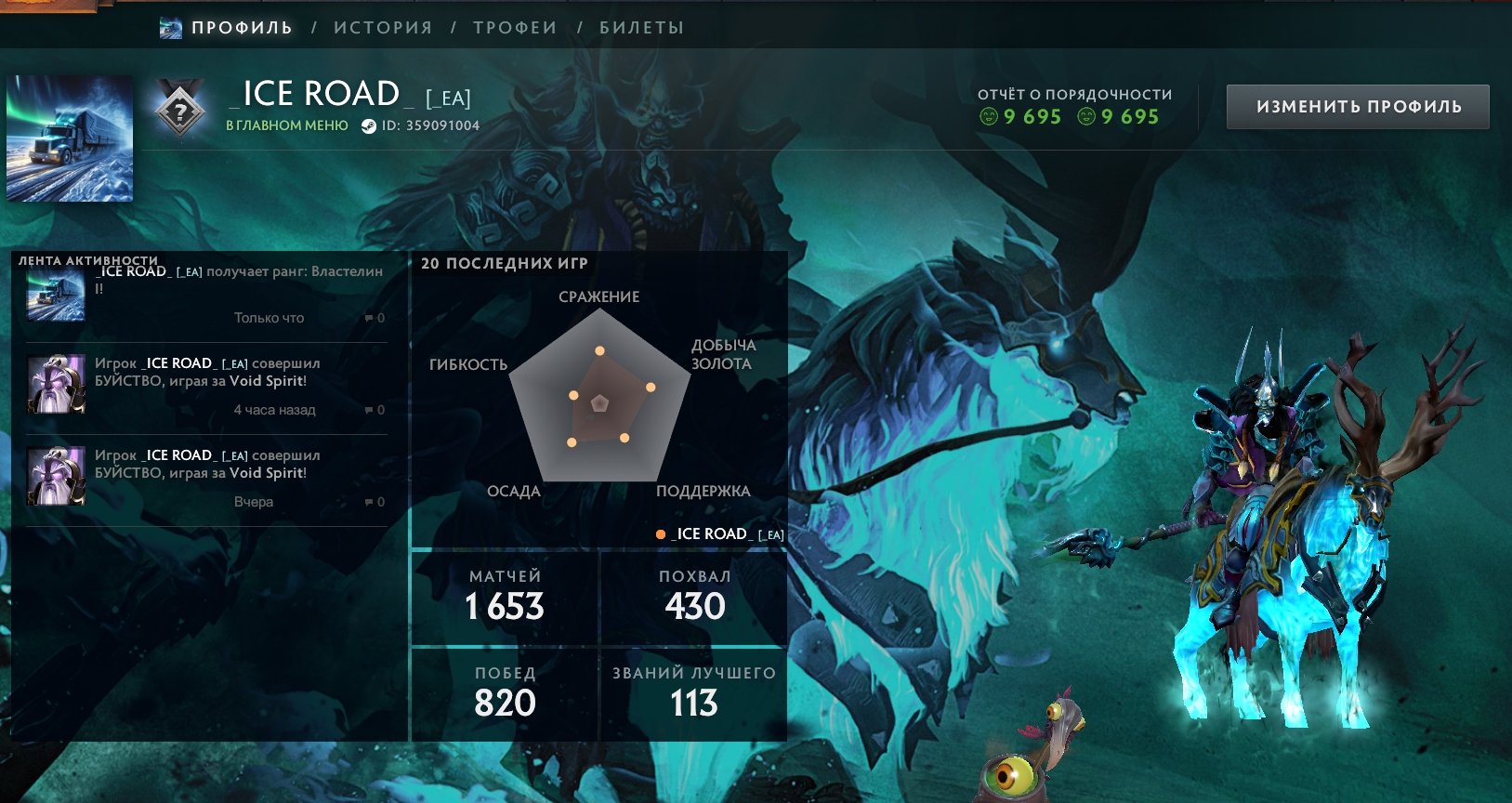The image size is (1512, 803).
Task: Click the СРАЖЕНИЕ point on the performance radar
Action: 600,351
